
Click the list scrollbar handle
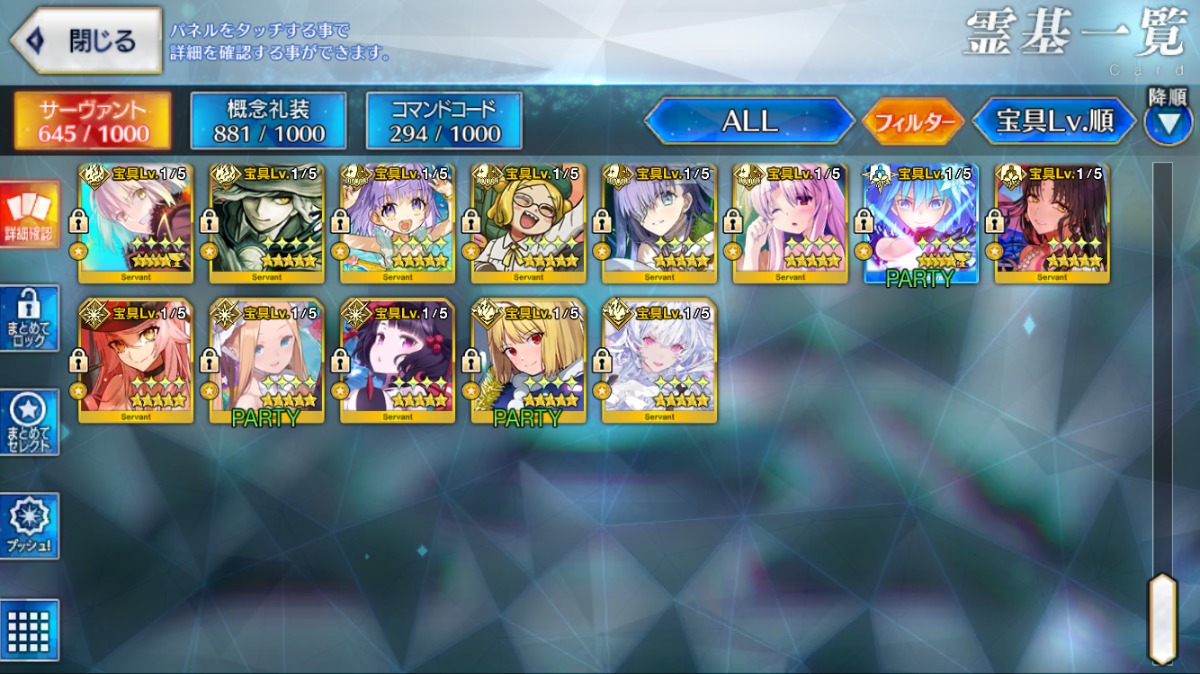pyautogui.click(x=1162, y=617)
